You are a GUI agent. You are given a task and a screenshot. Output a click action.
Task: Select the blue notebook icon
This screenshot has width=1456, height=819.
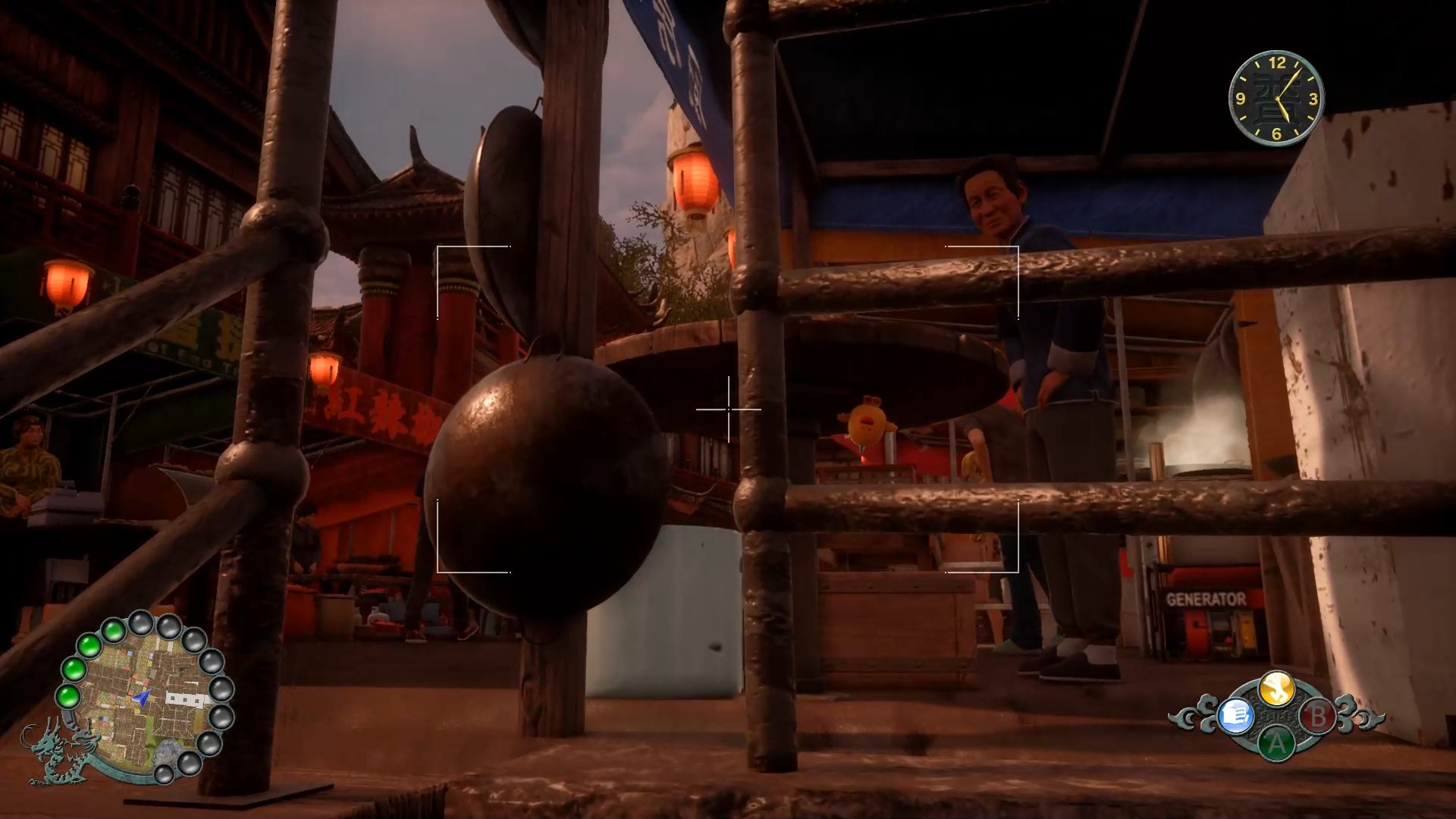(x=1235, y=715)
